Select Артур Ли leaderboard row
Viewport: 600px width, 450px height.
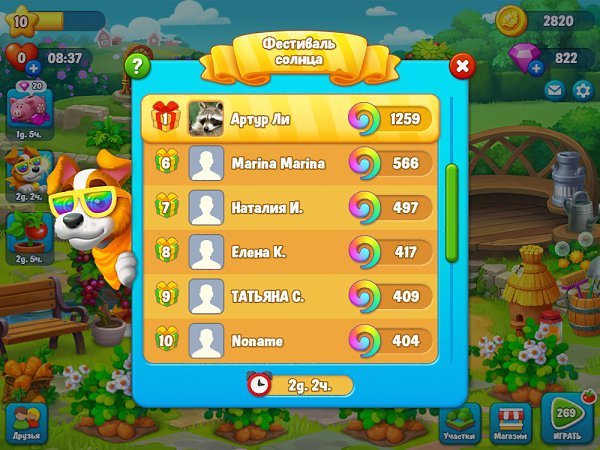pos(290,118)
